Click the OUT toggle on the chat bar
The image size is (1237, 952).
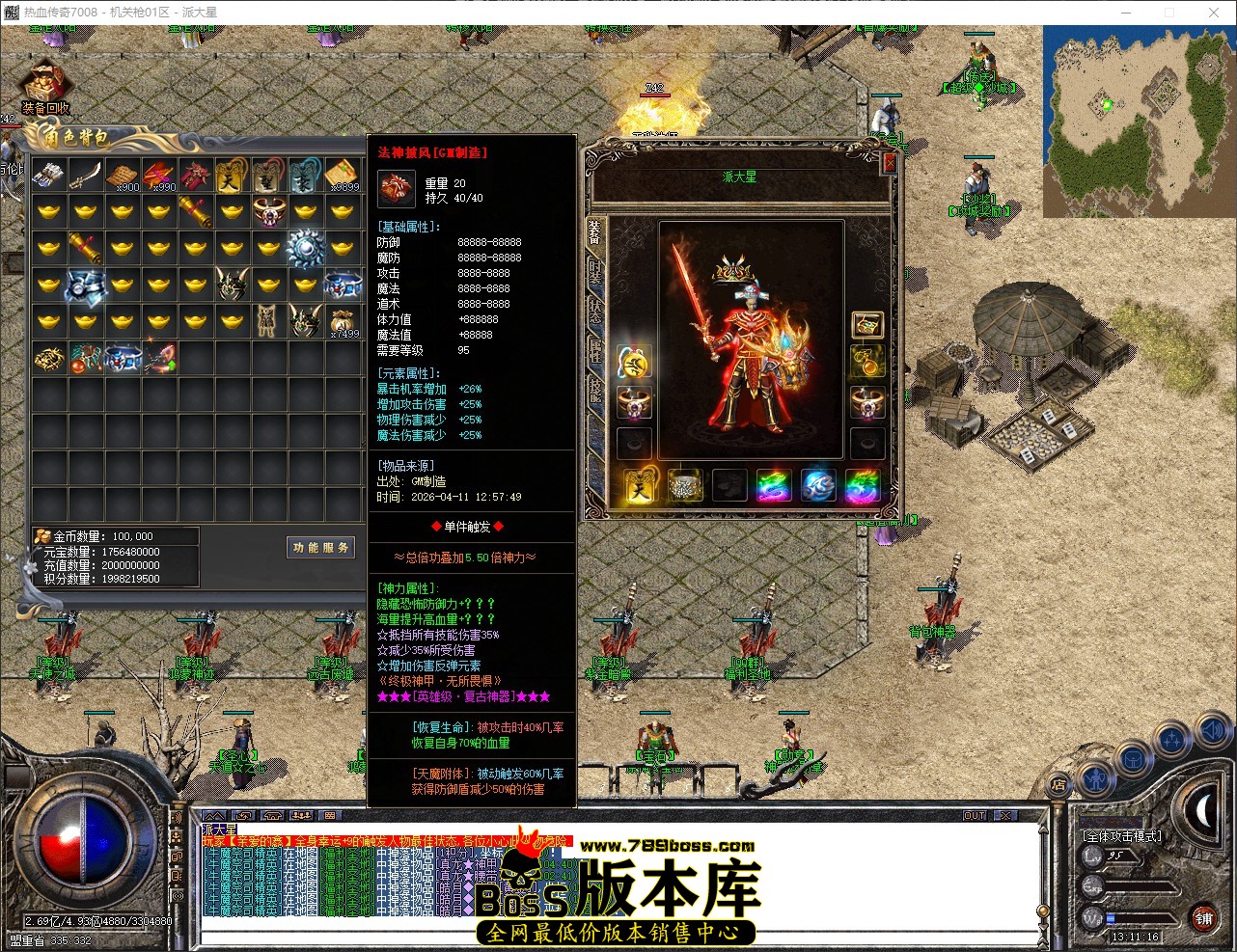pos(975,815)
